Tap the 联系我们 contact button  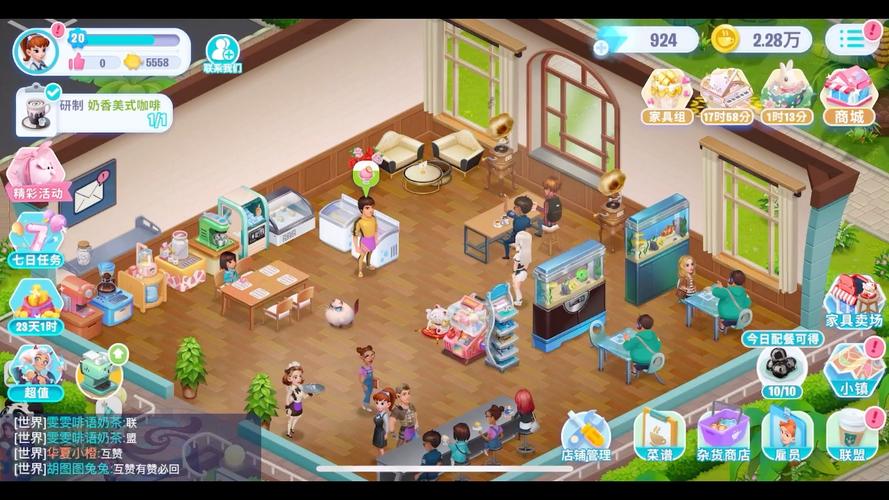(222, 53)
